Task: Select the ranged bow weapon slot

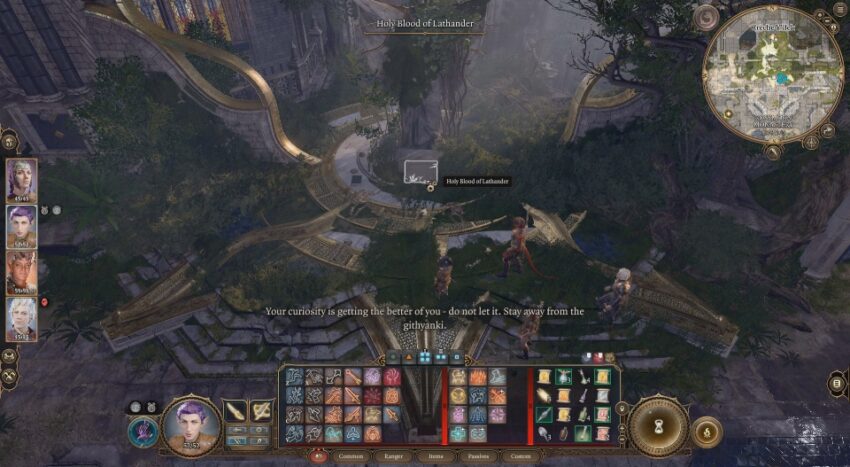Action: coord(262,411)
